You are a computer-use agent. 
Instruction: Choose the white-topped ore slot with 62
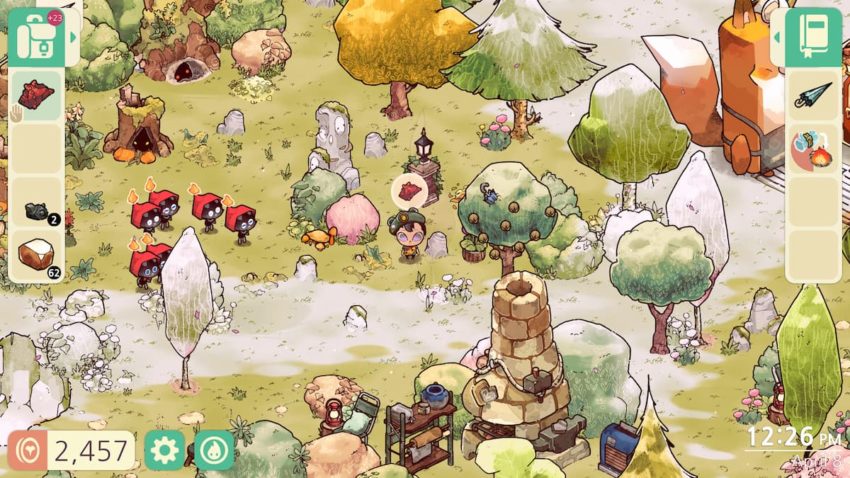point(37,255)
